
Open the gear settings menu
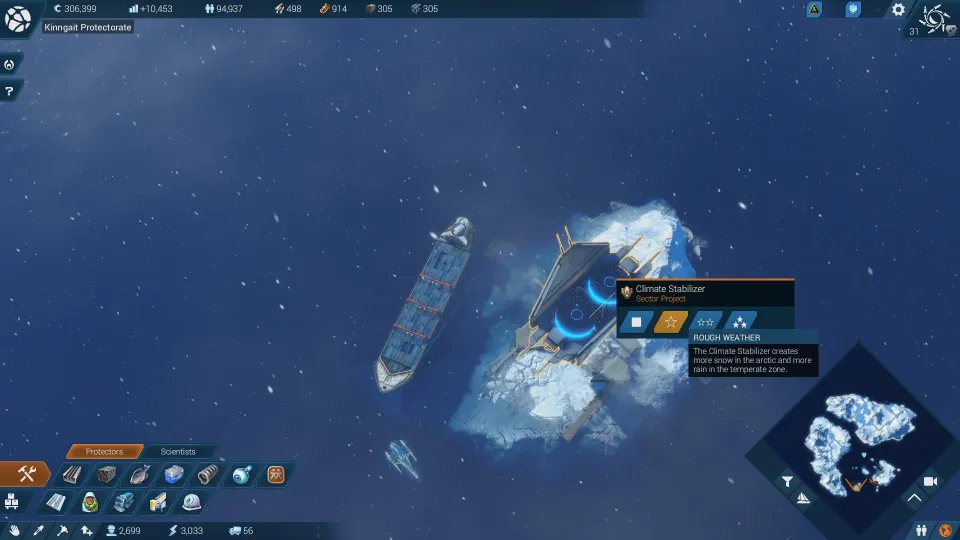click(898, 10)
